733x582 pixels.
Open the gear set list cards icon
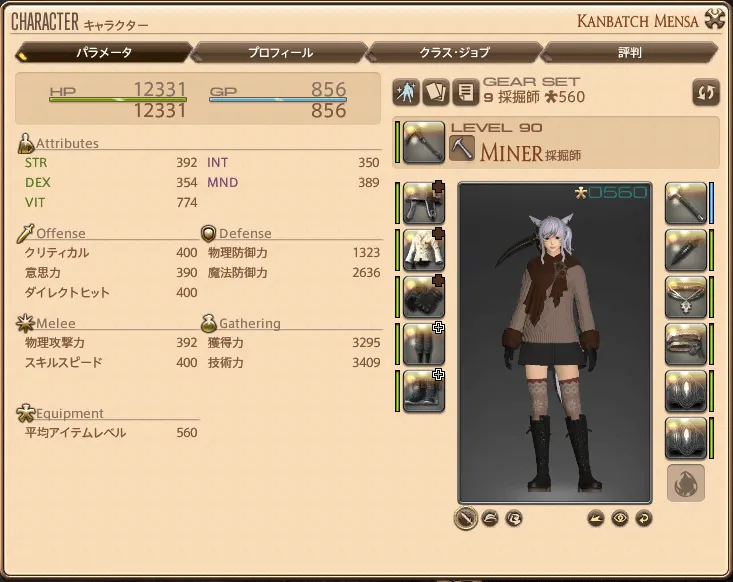coord(435,92)
